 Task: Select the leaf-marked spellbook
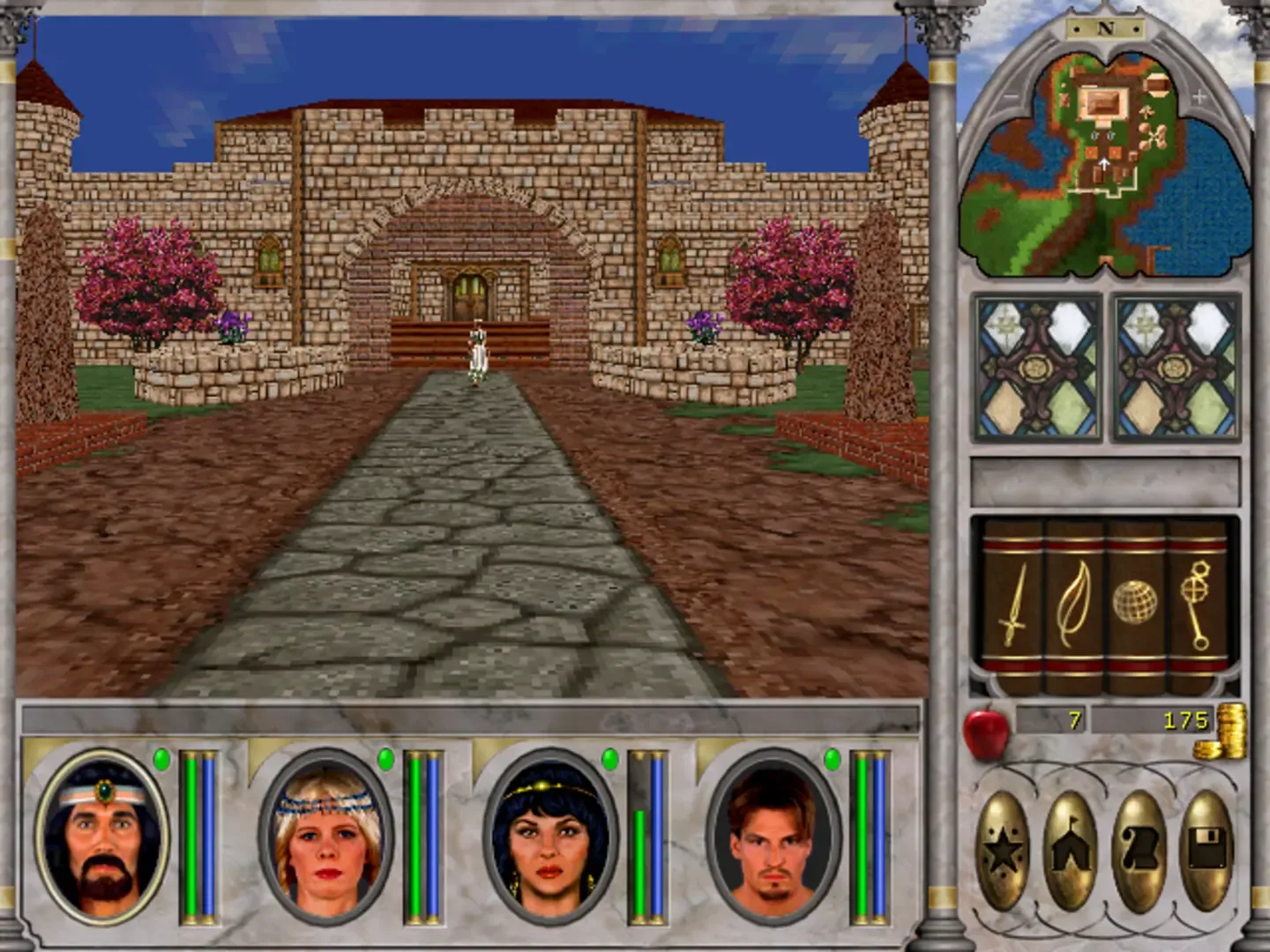point(1072,604)
